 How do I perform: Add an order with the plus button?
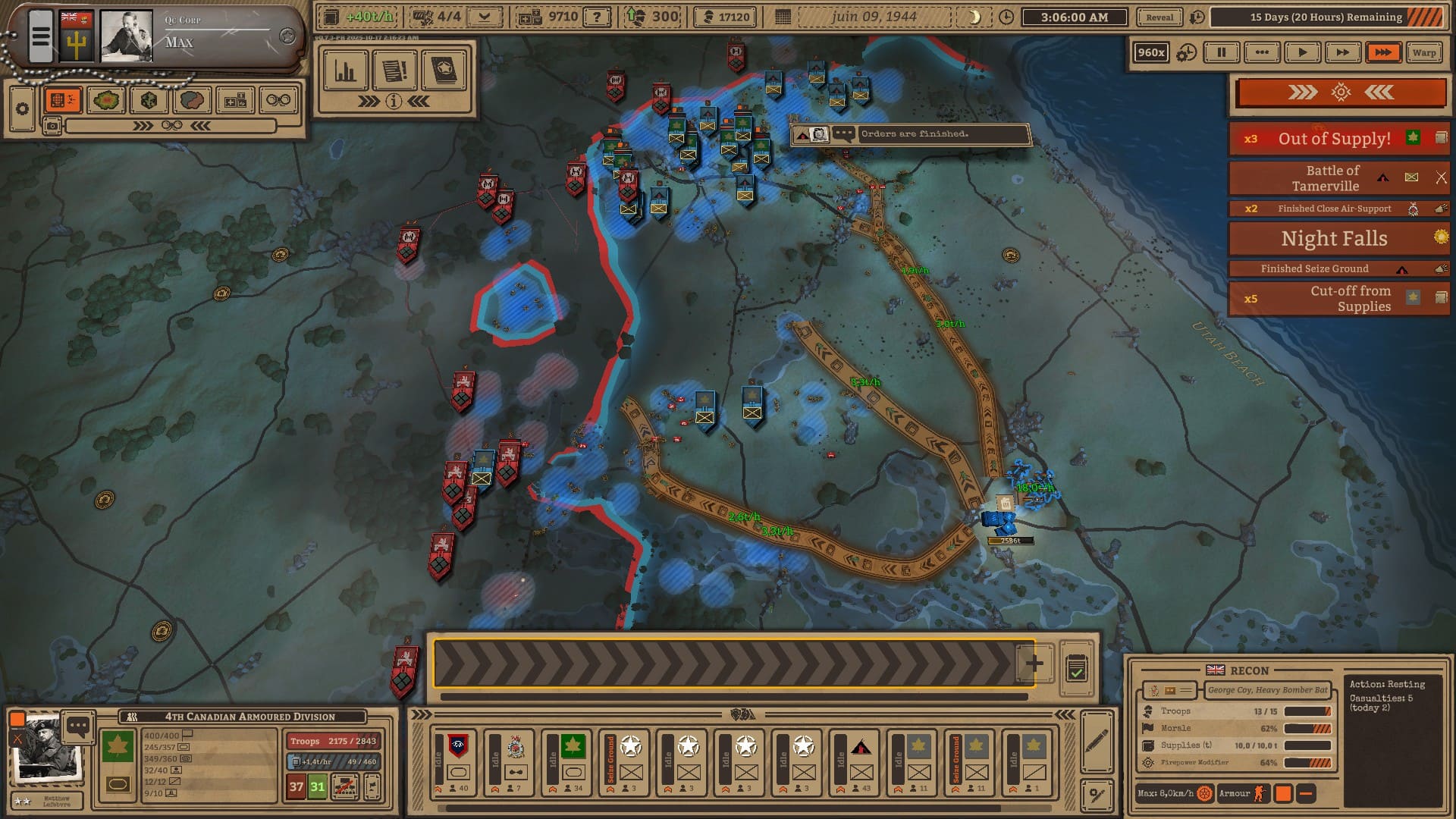pos(1034,664)
